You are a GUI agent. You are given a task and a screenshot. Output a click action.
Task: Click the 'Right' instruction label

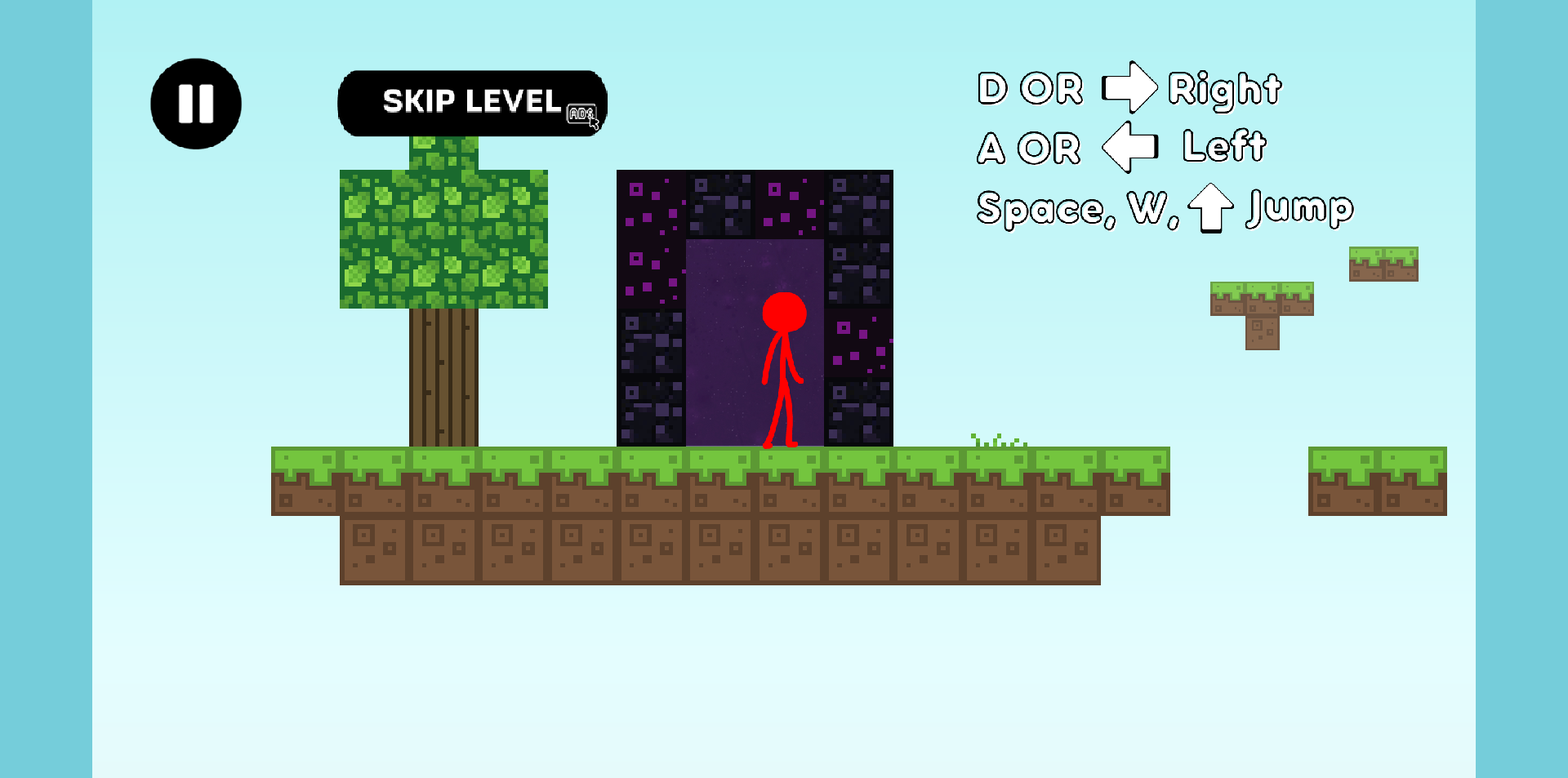tap(1224, 90)
